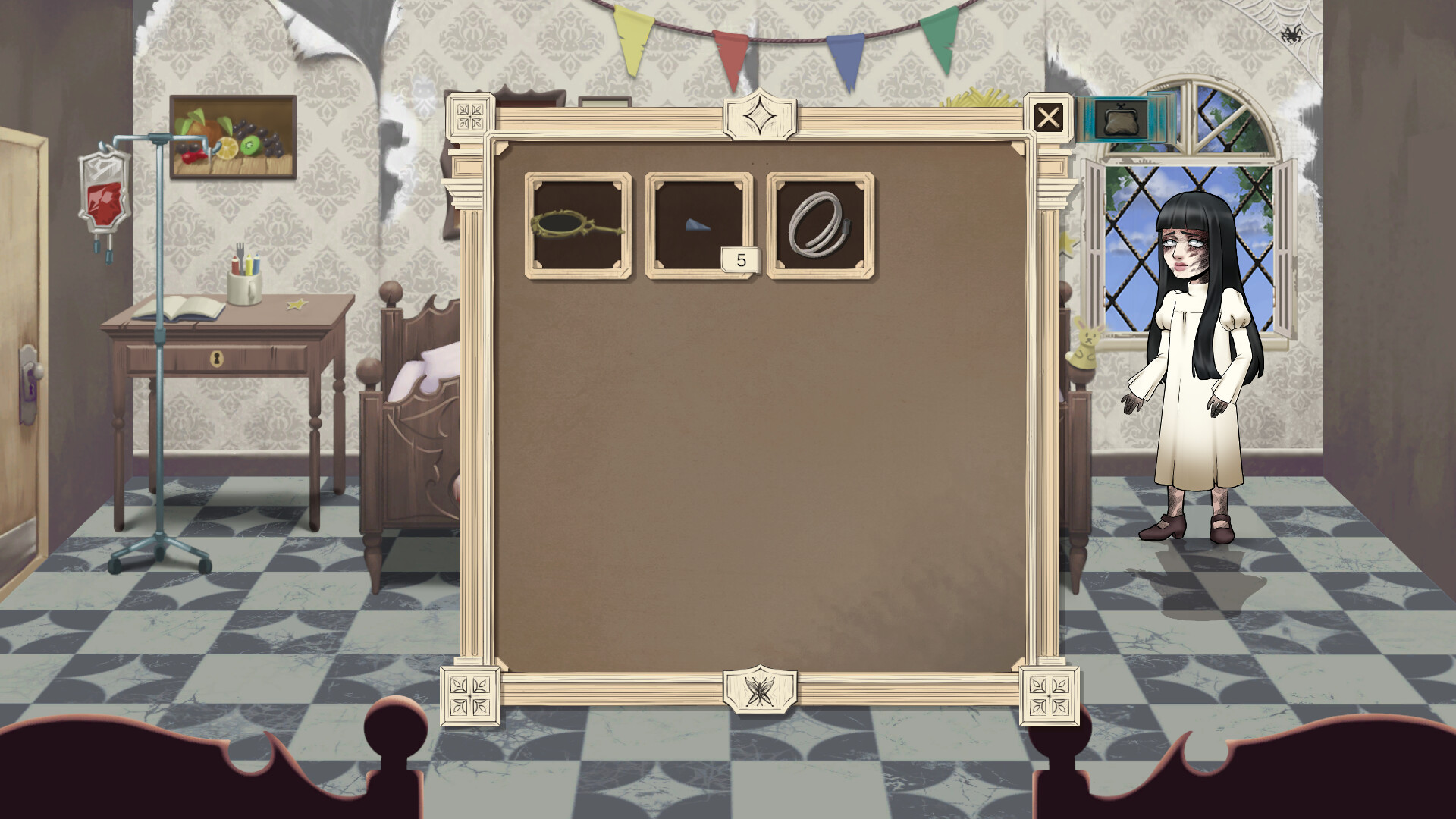The width and height of the screenshot is (1456, 819).
Task: Select the glass shard inventory item
Action: pyautogui.click(x=698, y=225)
